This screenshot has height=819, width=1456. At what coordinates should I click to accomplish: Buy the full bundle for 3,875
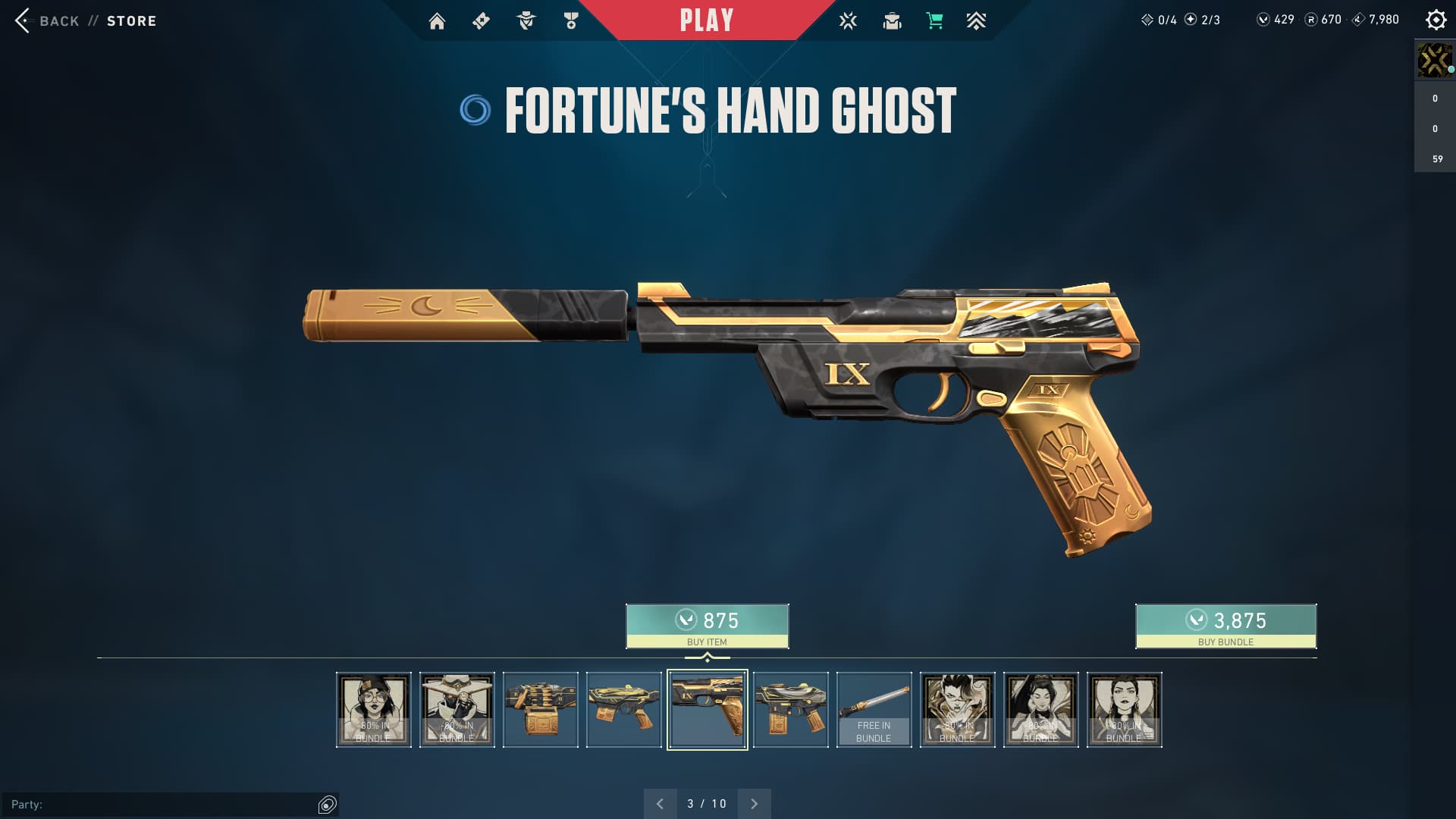[x=1225, y=626]
